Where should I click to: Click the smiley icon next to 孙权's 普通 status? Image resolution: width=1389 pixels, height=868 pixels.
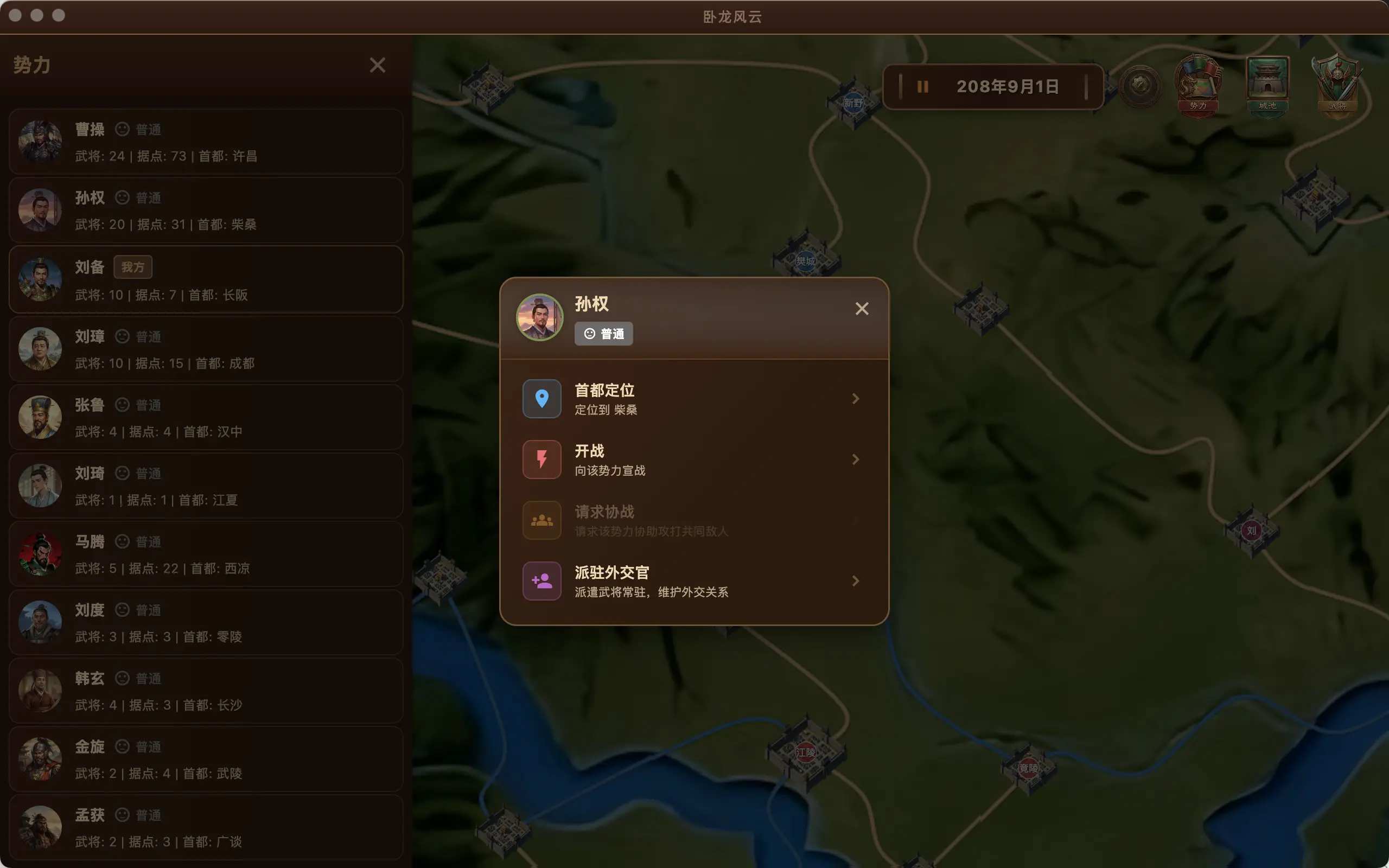coord(590,334)
